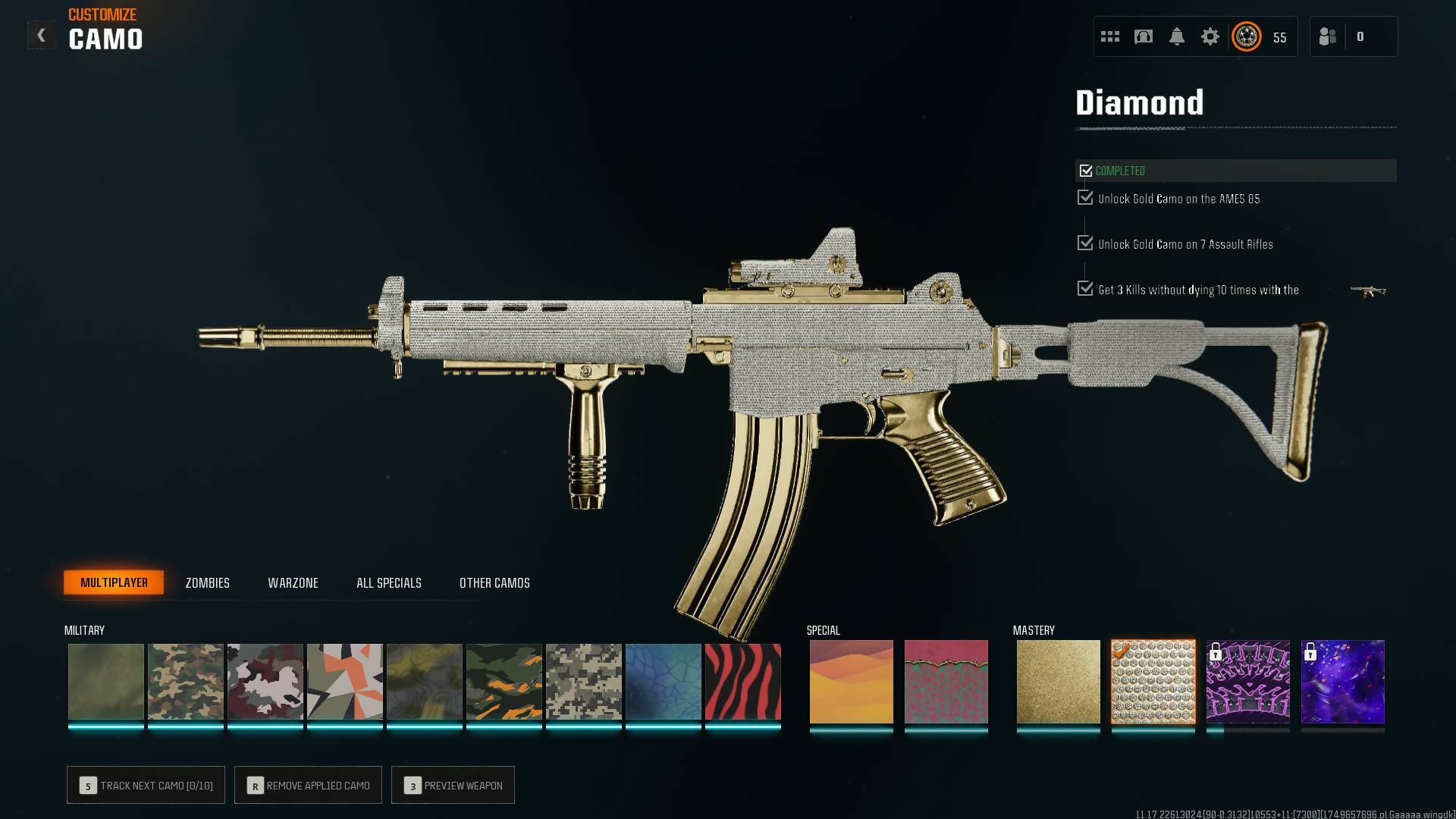
Task: Open Preview Weapon
Action: point(453,786)
